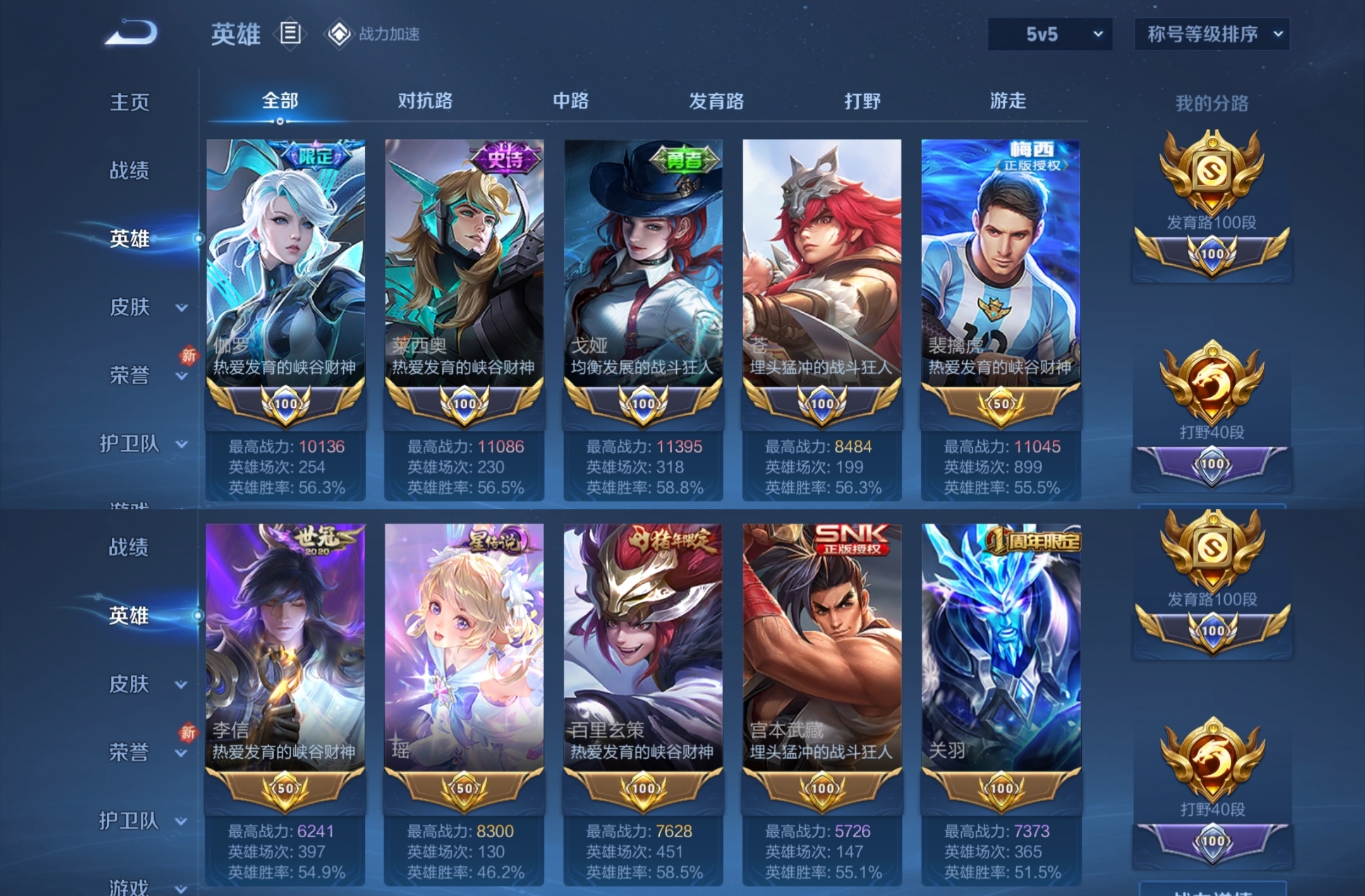Screen dimensions: 1365x896
Task: View 裴擒虎's highest power value 11045
Action: coord(1037,446)
